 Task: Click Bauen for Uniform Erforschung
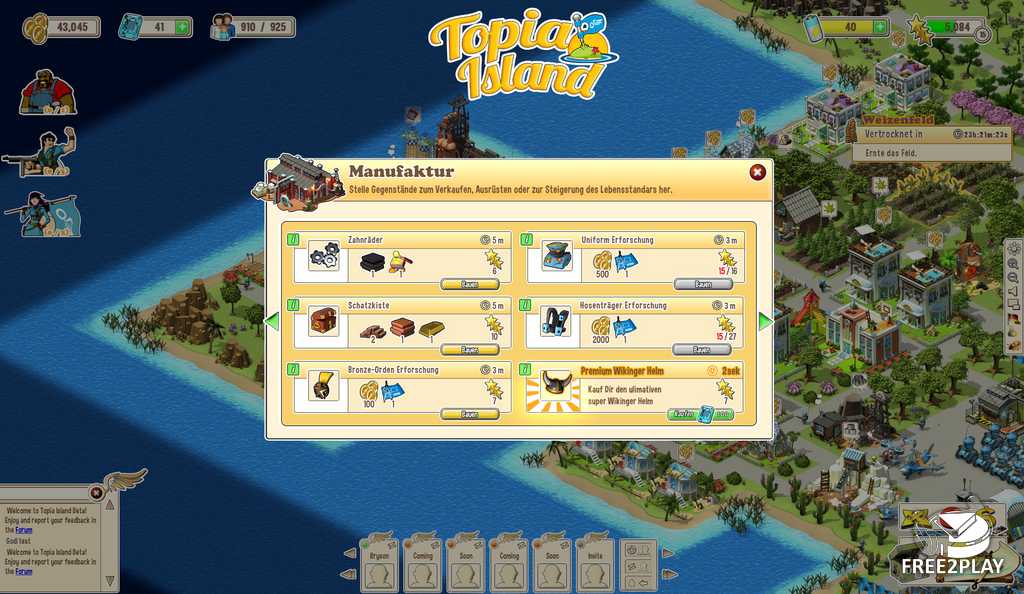(702, 284)
